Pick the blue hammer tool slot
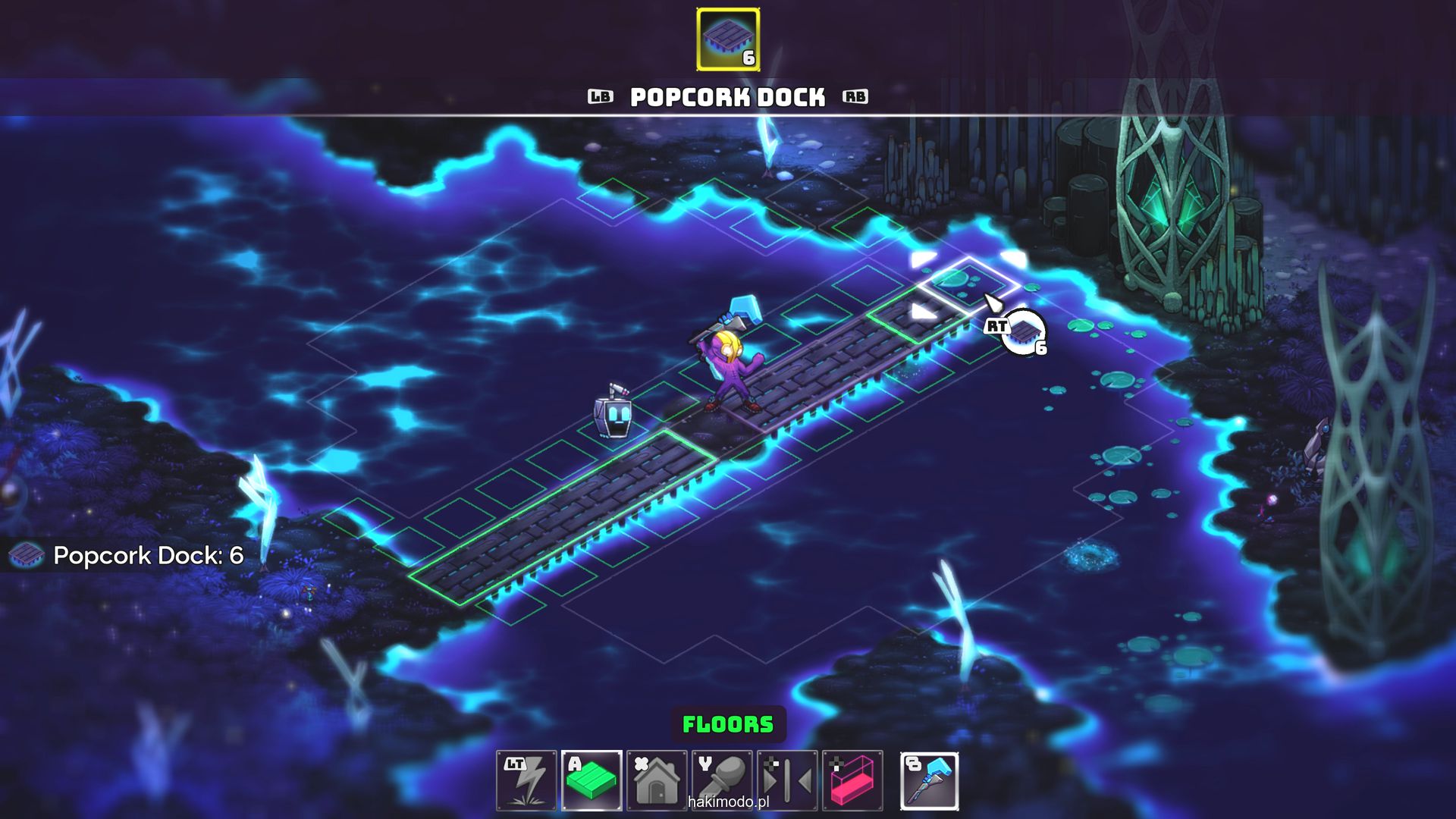Image resolution: width=1456 pixels, height=819 pixels. 929,780
